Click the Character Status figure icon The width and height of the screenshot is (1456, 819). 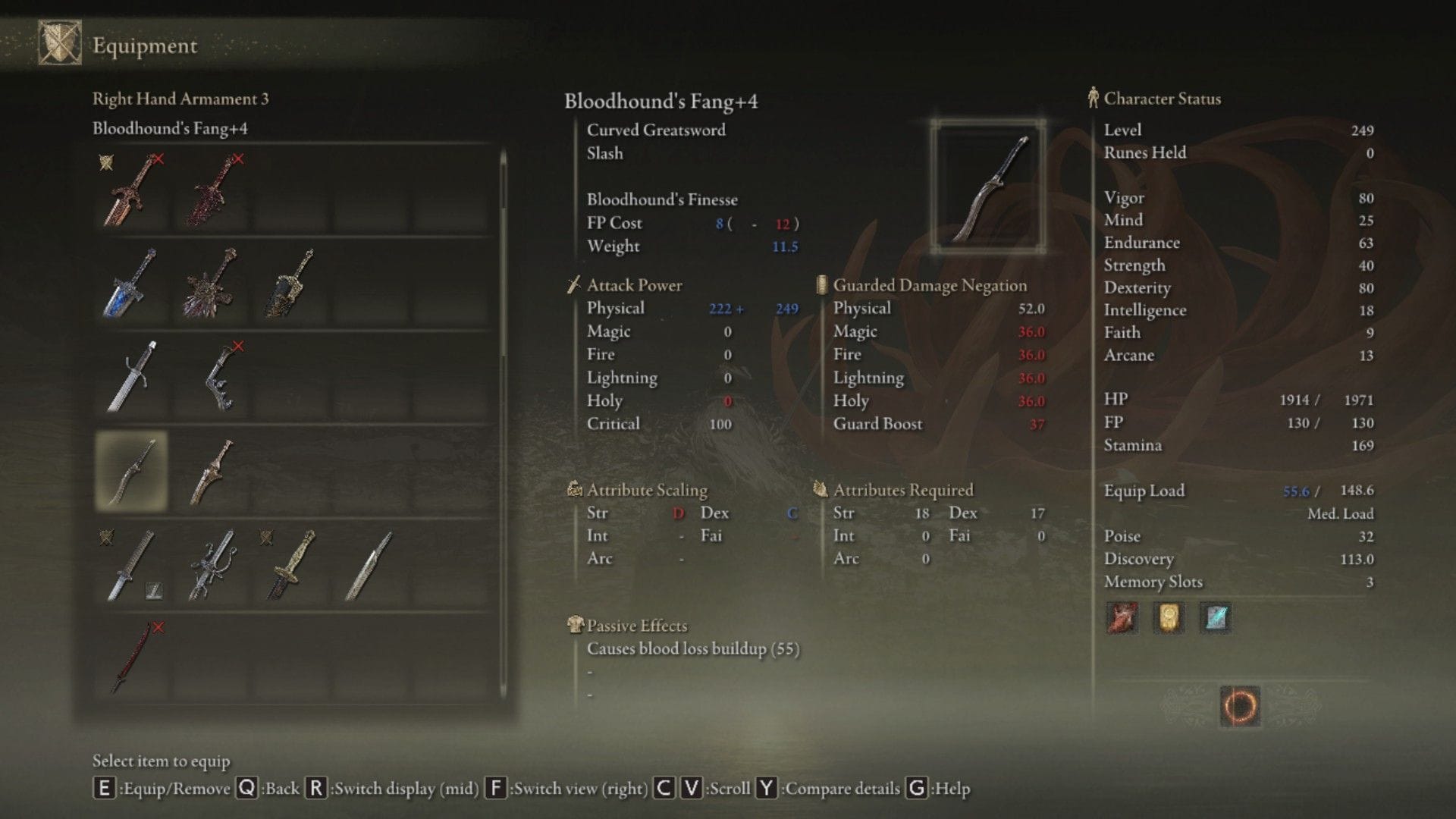[x=1093, y=97]
